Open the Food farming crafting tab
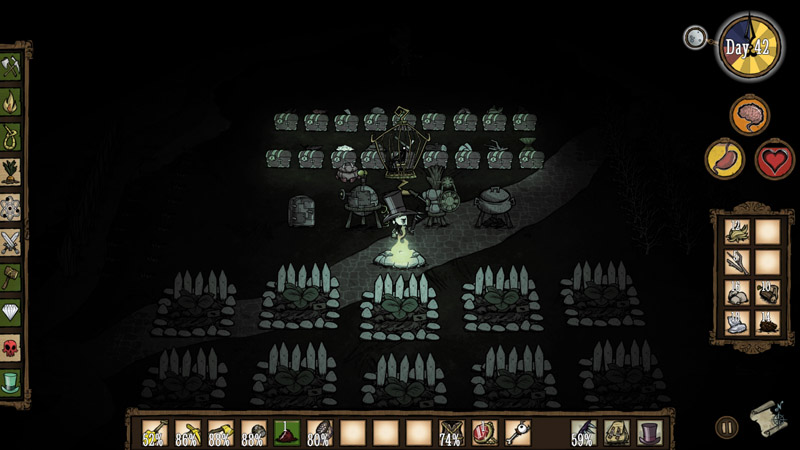This screenshot has height=450, width=800. (11, 172)
